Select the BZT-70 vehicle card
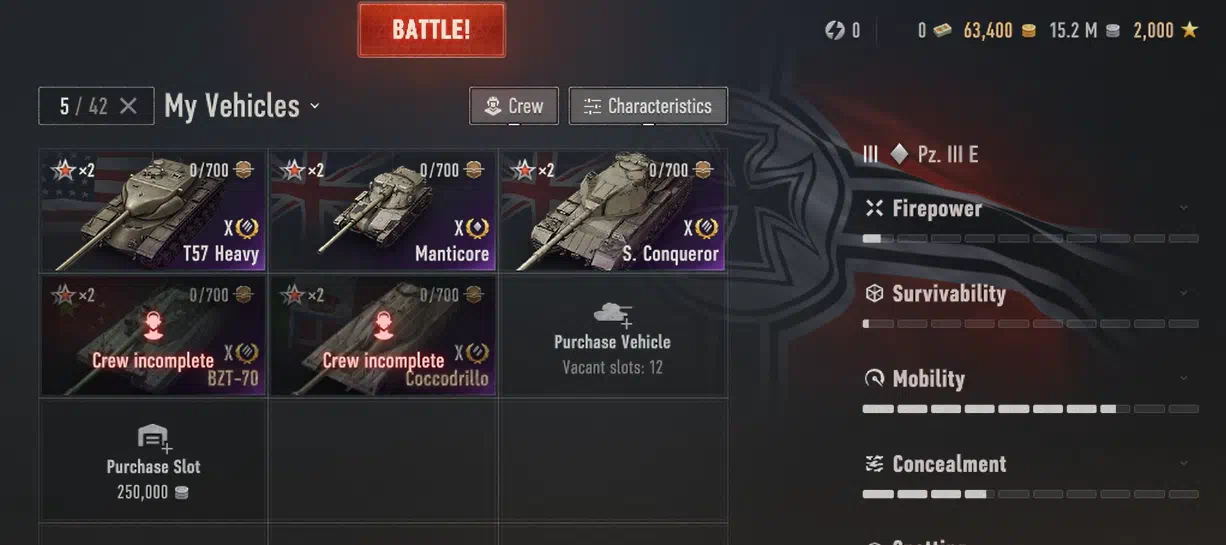Image resolution: width=1226 pixels, height=545 pixels. pos(153,335)
